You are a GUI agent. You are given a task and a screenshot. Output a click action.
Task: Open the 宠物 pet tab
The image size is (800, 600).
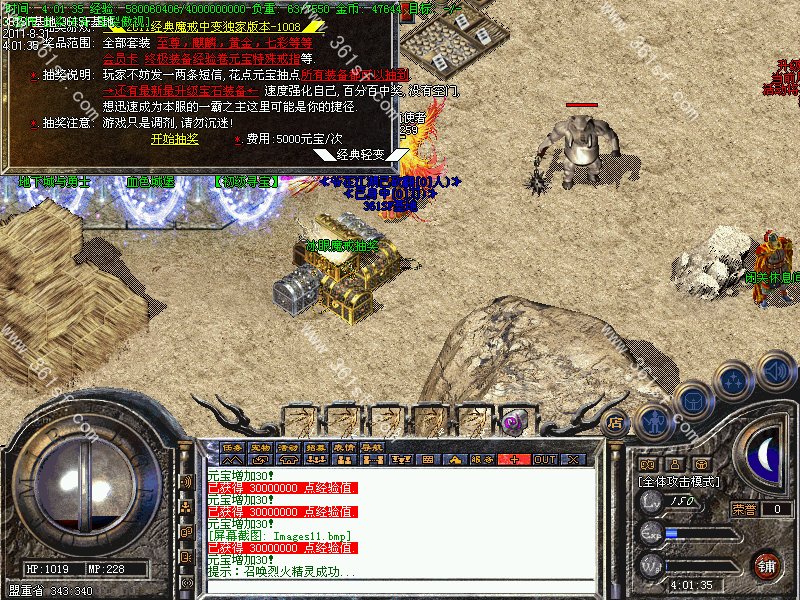[x=261, y=447]
